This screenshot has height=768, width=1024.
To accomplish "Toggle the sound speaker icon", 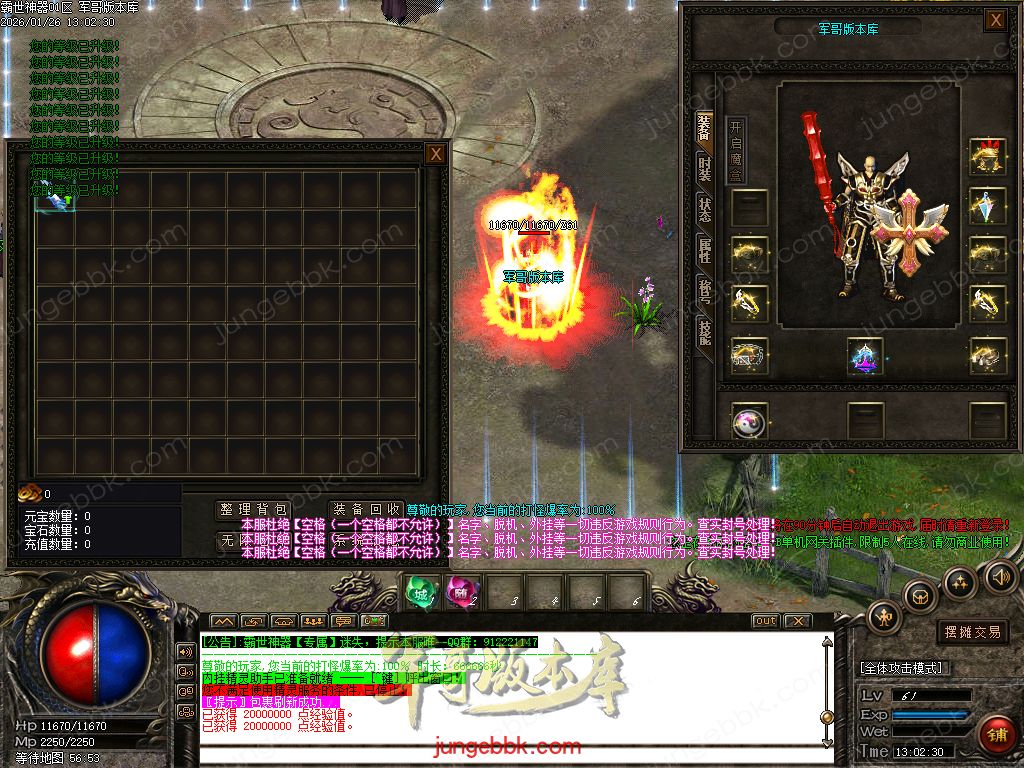I will pyautogui.click(x=999, y=576).
